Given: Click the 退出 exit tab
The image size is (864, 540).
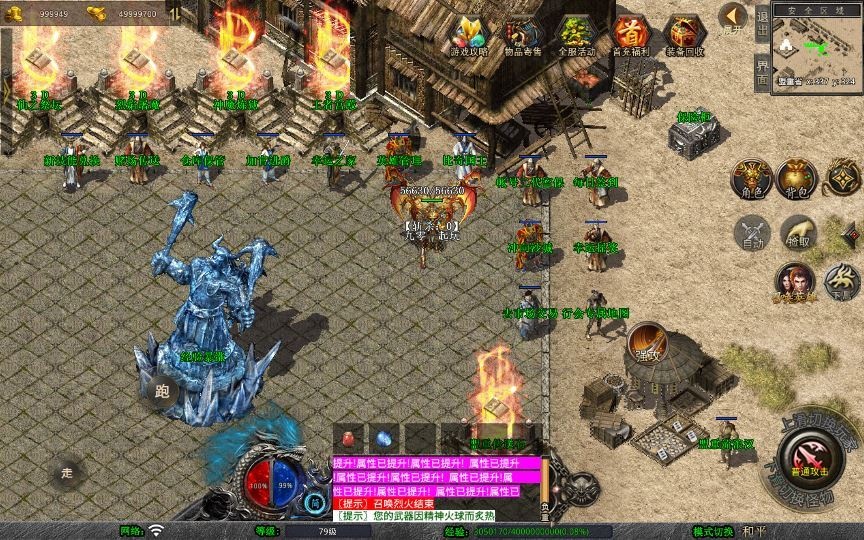Looking at the screenshot, I should click(x=762, y=24).
